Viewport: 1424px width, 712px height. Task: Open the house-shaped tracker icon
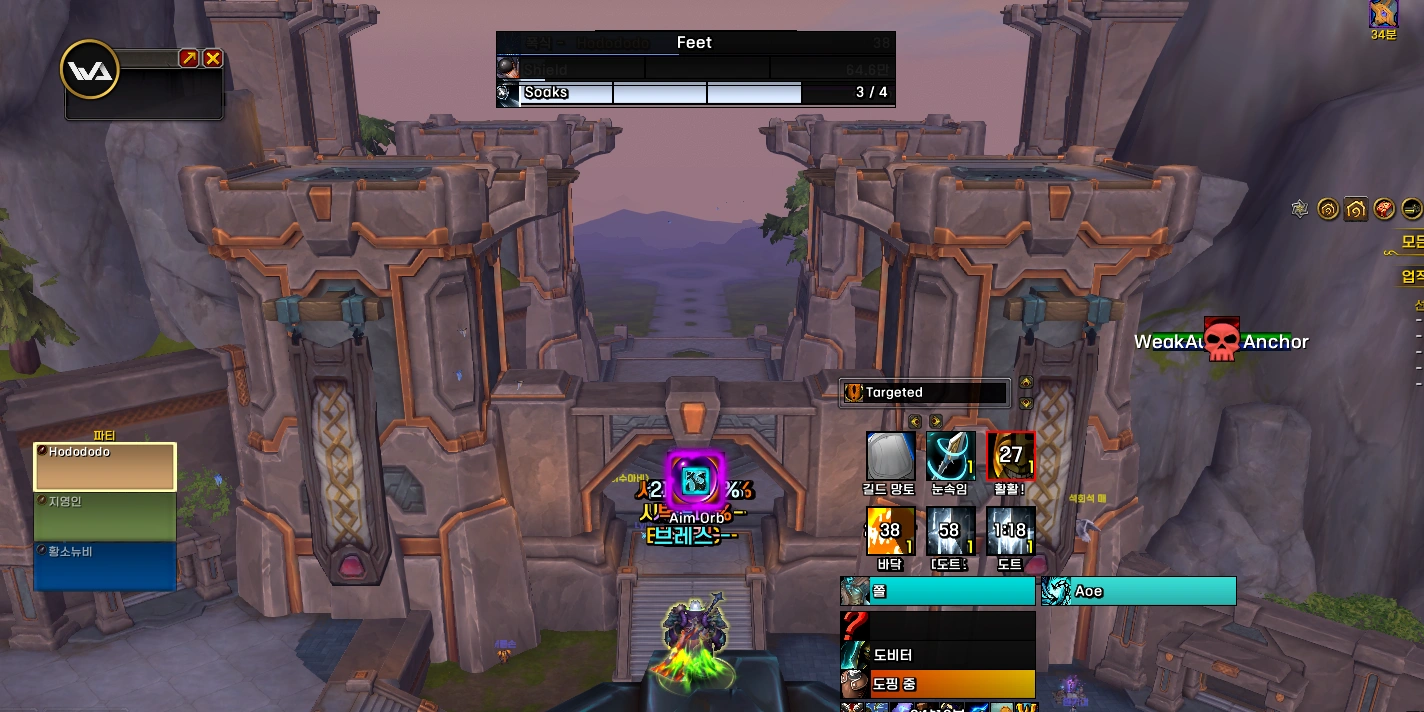[x=1356, y=208]
